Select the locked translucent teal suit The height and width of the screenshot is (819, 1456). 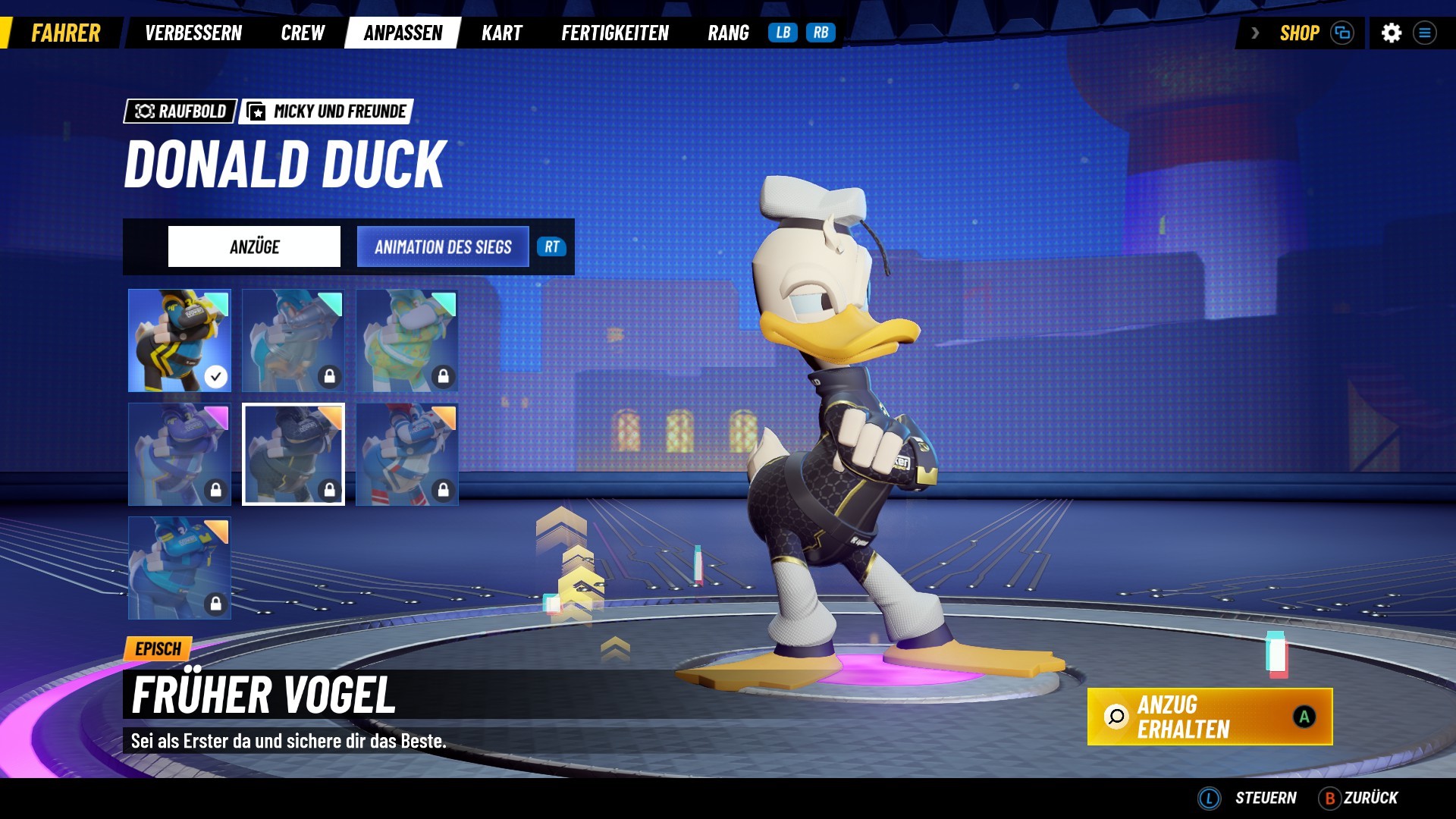click(x=293, y=340)
